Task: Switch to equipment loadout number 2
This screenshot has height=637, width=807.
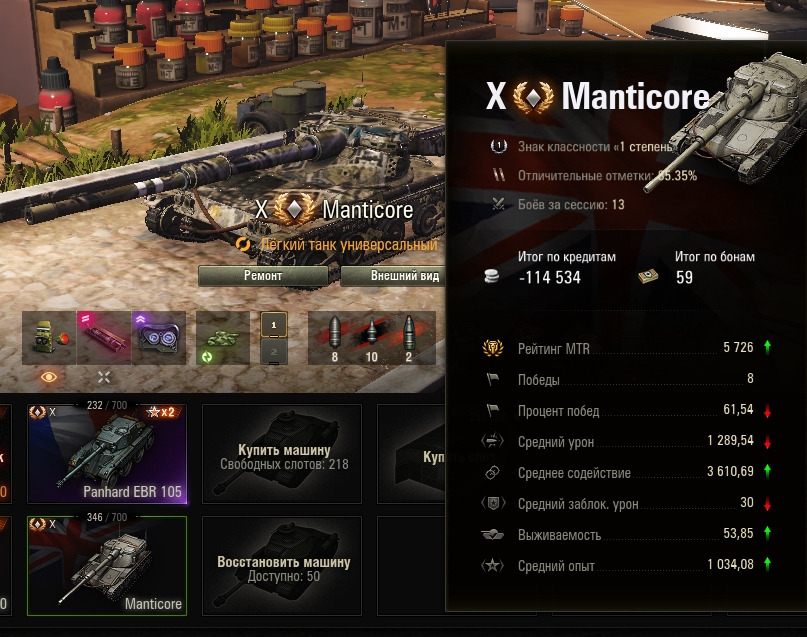Action: click(274, 351)
